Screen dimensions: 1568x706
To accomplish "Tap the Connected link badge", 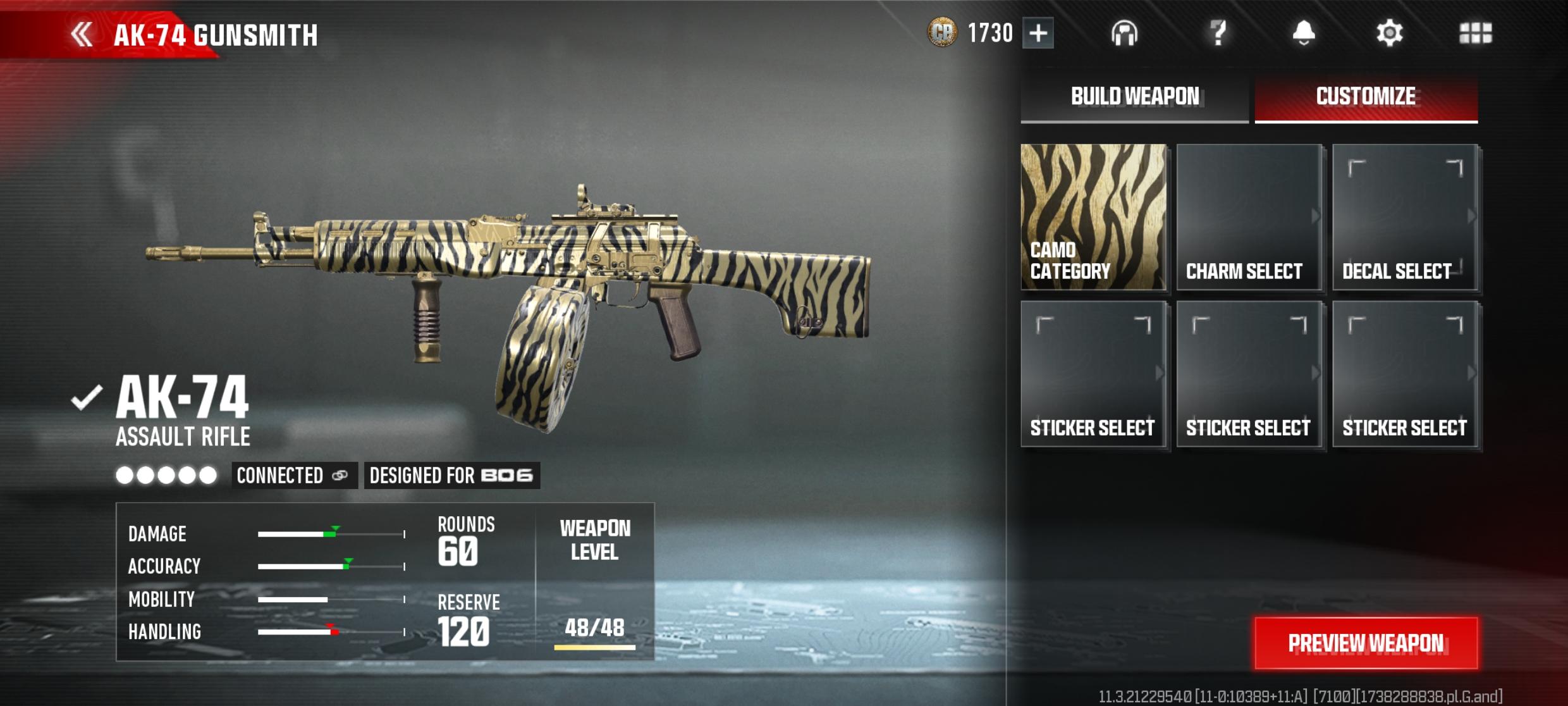I will (x=293, y=475).
